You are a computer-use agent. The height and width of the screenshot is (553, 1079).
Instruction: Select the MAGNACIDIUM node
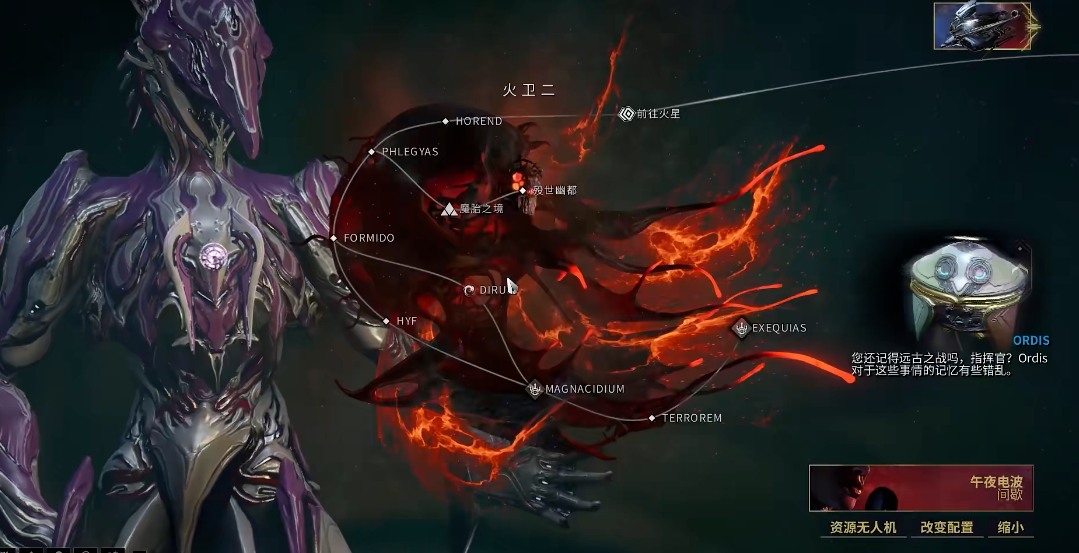(x=535, y=389)
